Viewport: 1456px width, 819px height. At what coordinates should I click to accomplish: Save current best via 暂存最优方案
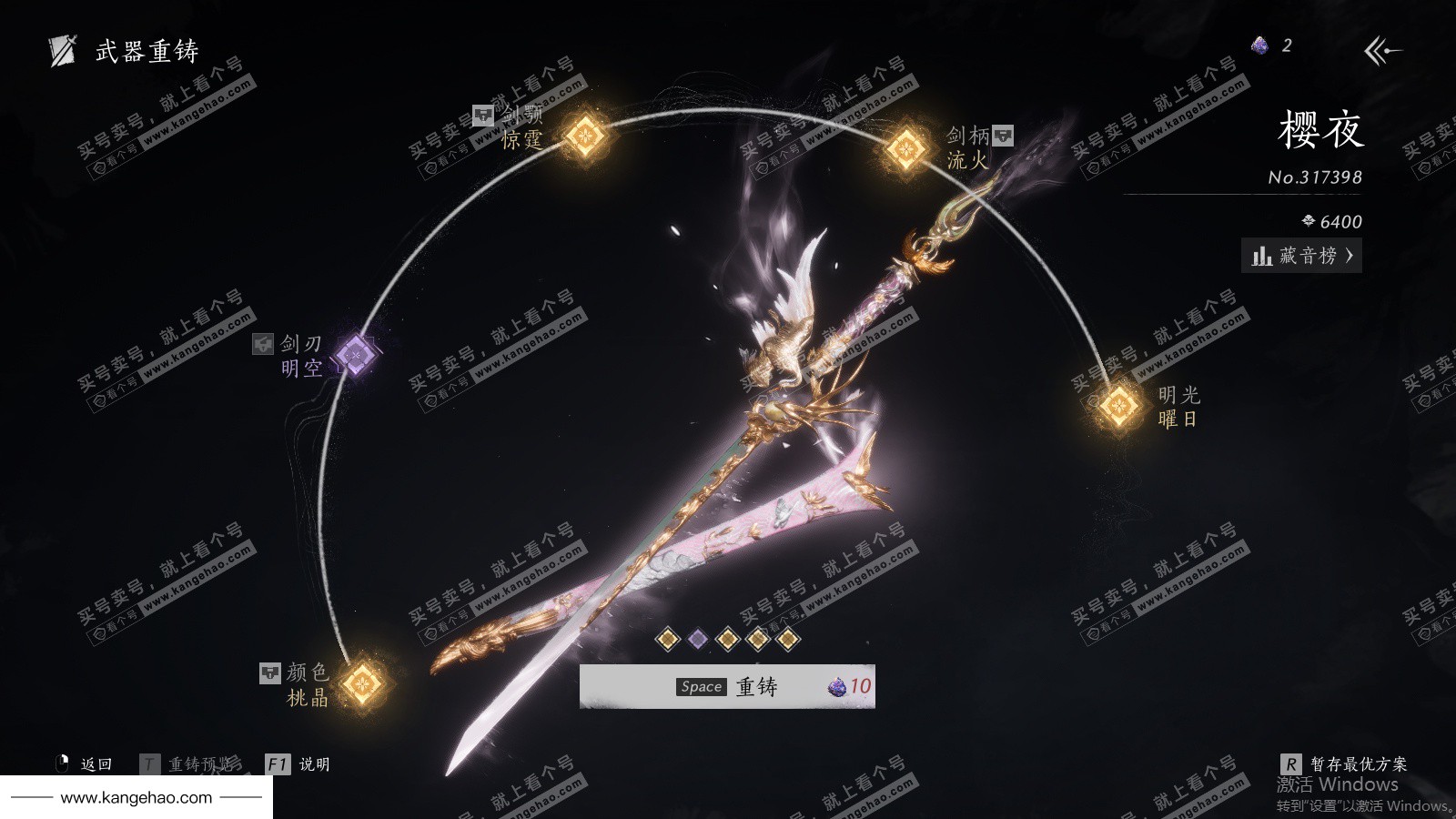[1344, 764]
